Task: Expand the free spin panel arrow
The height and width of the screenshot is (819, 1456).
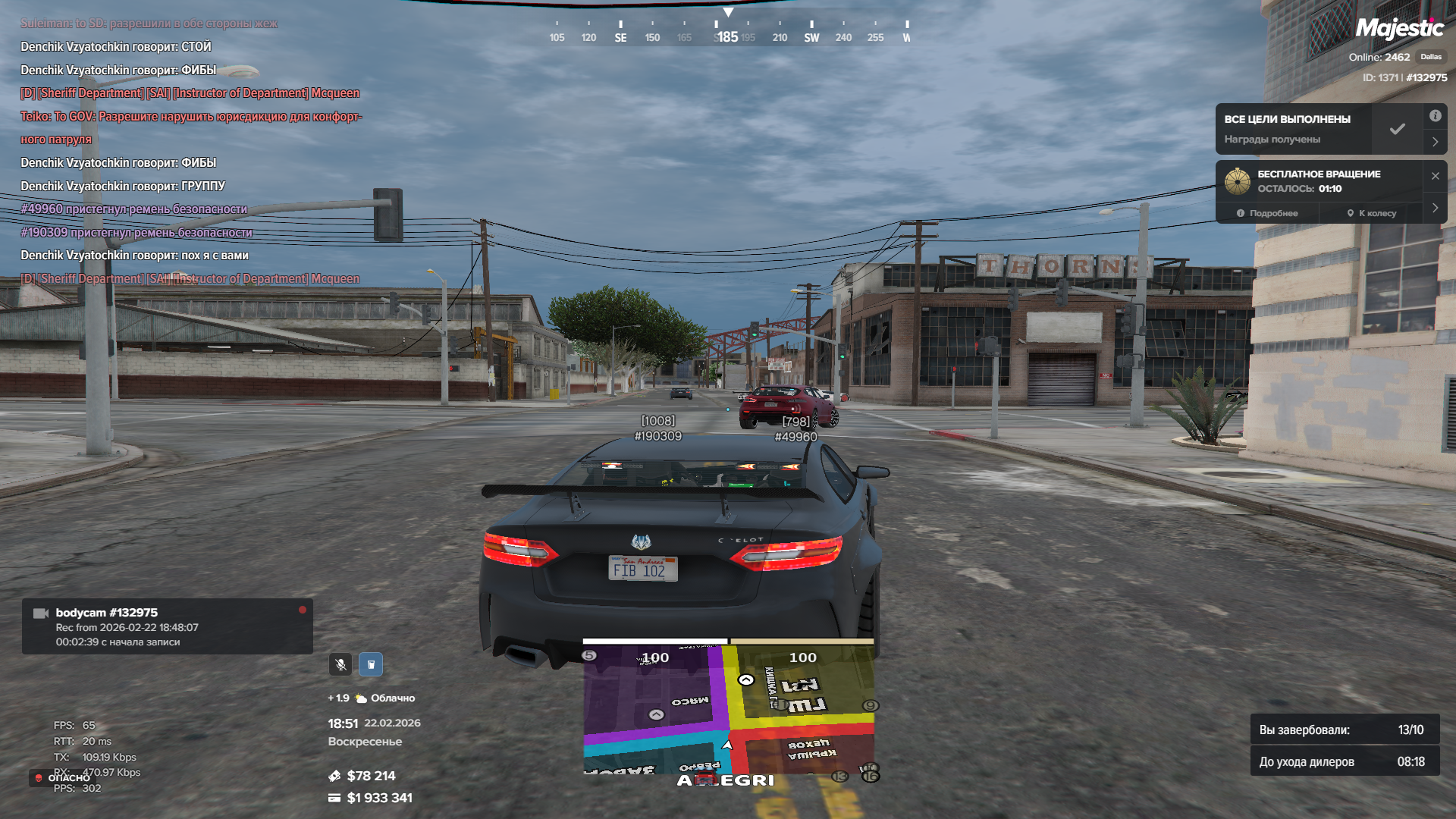Action: pos(1435,208)
